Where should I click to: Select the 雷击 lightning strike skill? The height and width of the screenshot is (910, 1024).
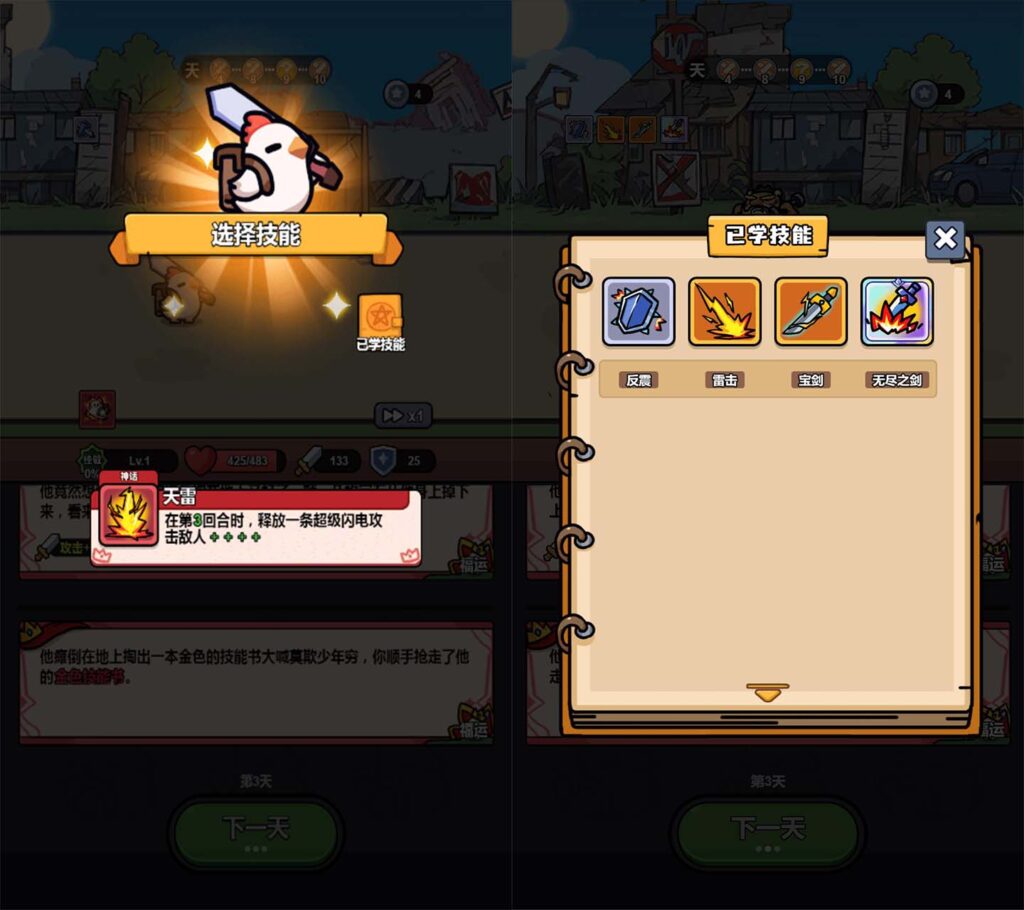[x=725, y=312]
